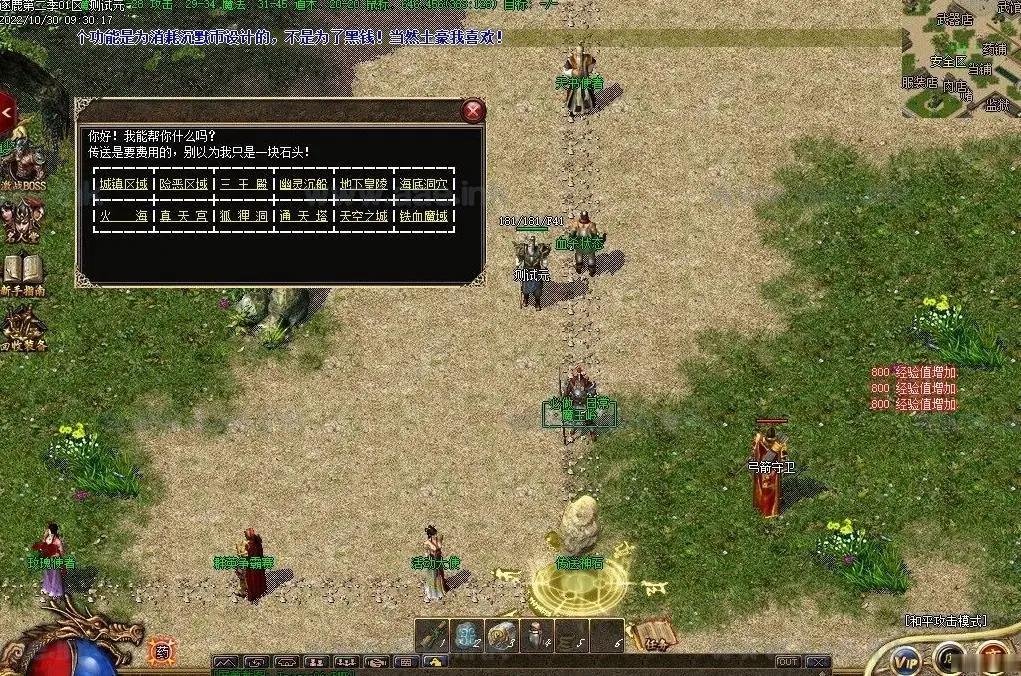Choose the 狐狸洞 destination

coord(244,216)
